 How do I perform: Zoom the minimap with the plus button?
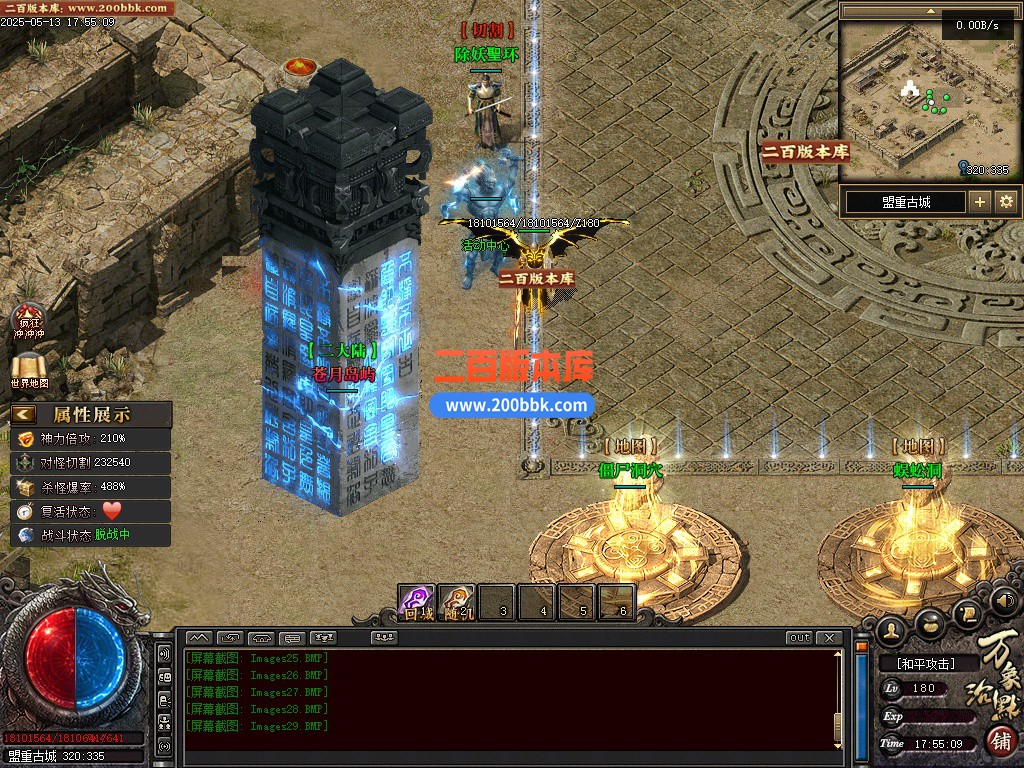[x=980, y=202]
